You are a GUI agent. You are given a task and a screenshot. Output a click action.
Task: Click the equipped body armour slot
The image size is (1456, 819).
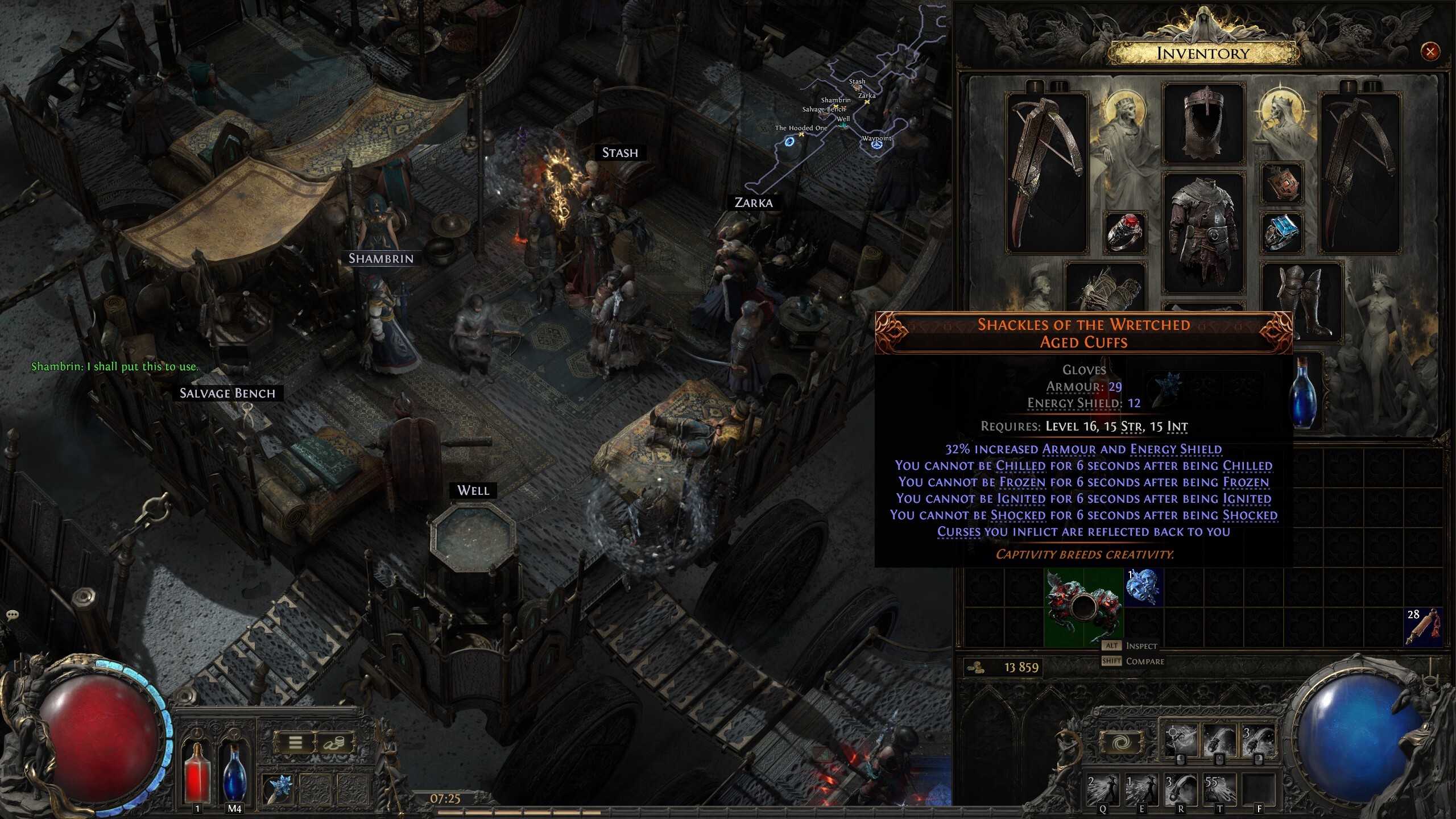point(1203,233)
